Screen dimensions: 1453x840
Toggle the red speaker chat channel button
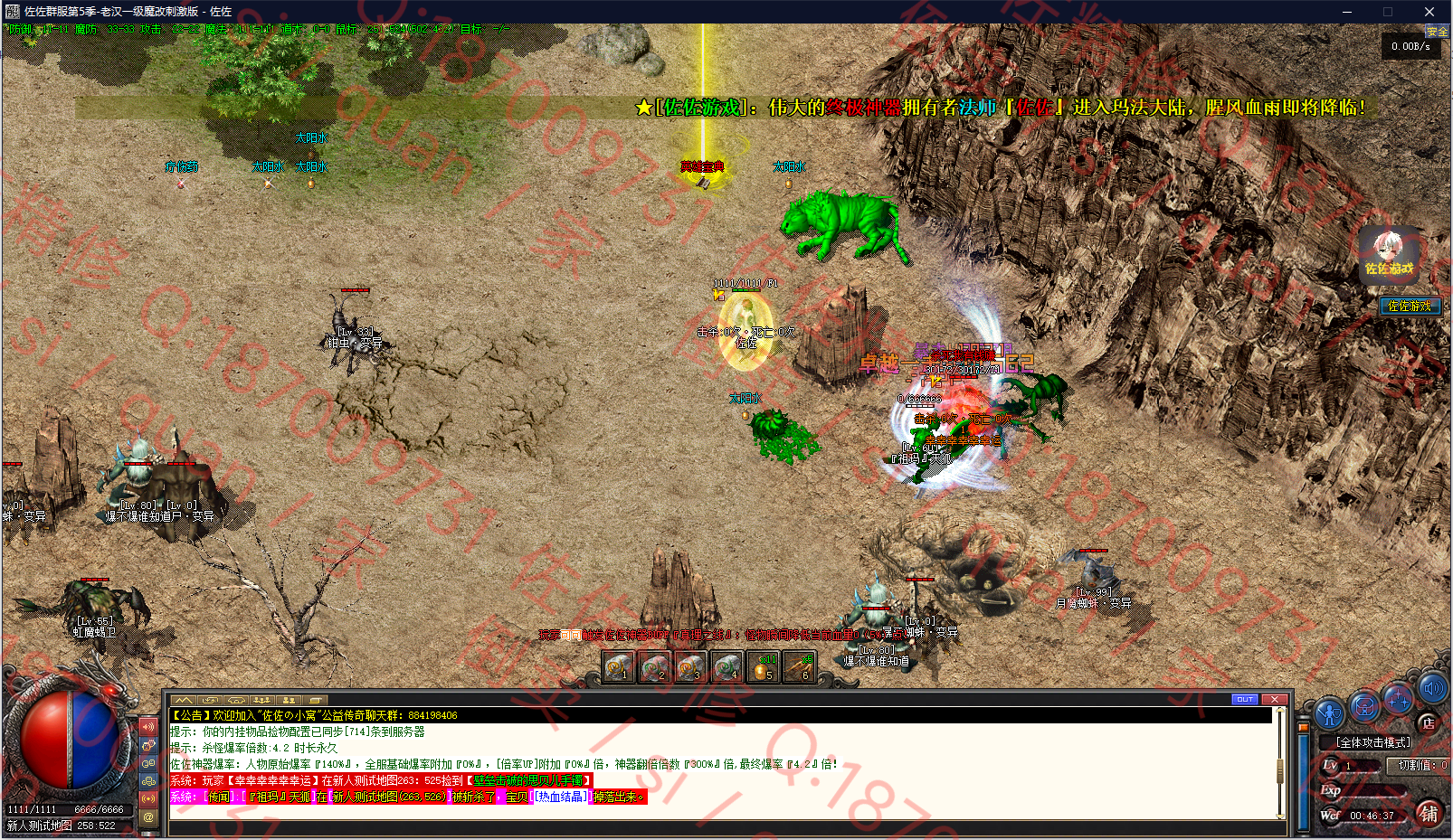pyautogui.click(x=148, y=726)
